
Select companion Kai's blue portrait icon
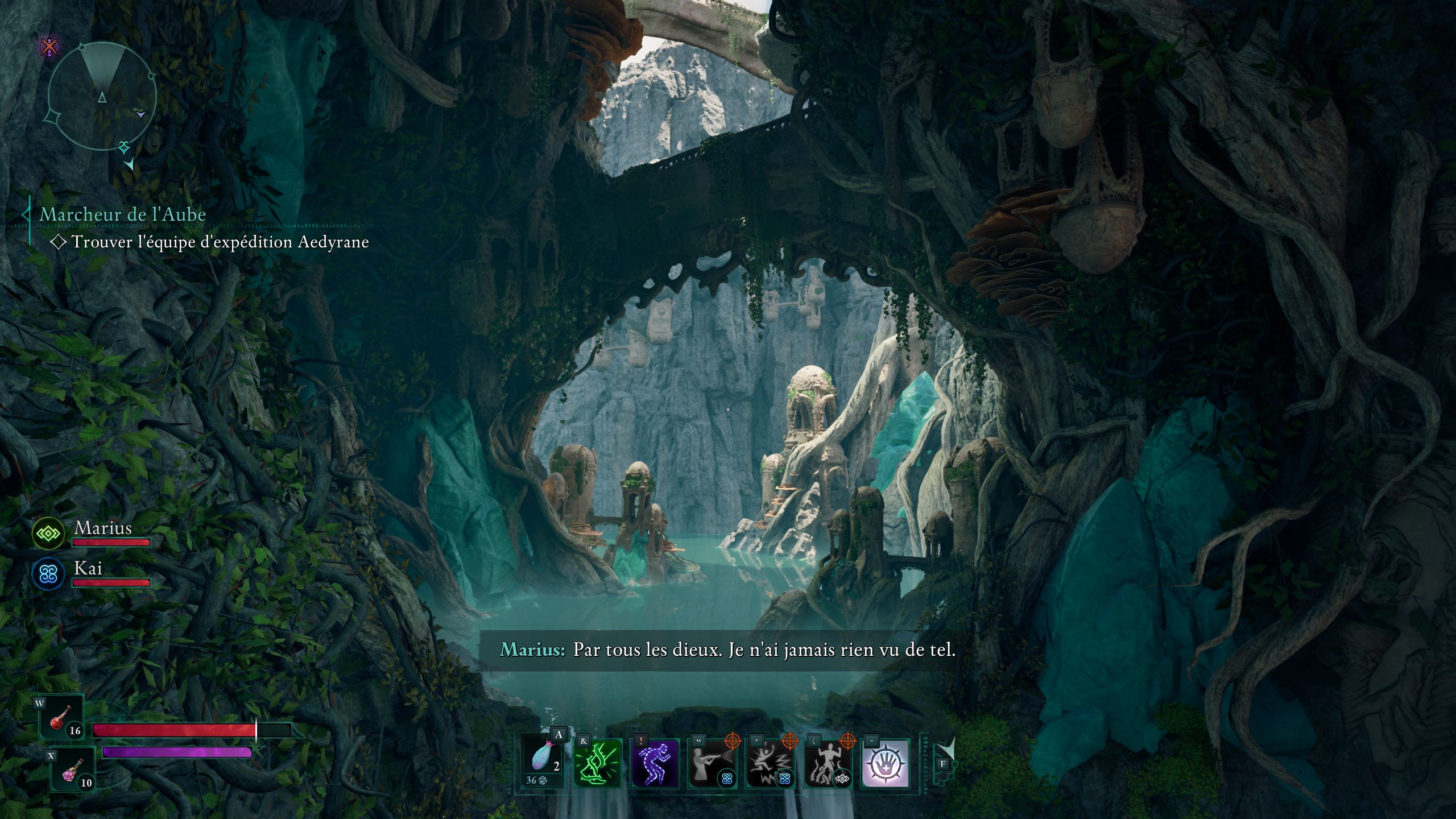[x=48, y=574]
